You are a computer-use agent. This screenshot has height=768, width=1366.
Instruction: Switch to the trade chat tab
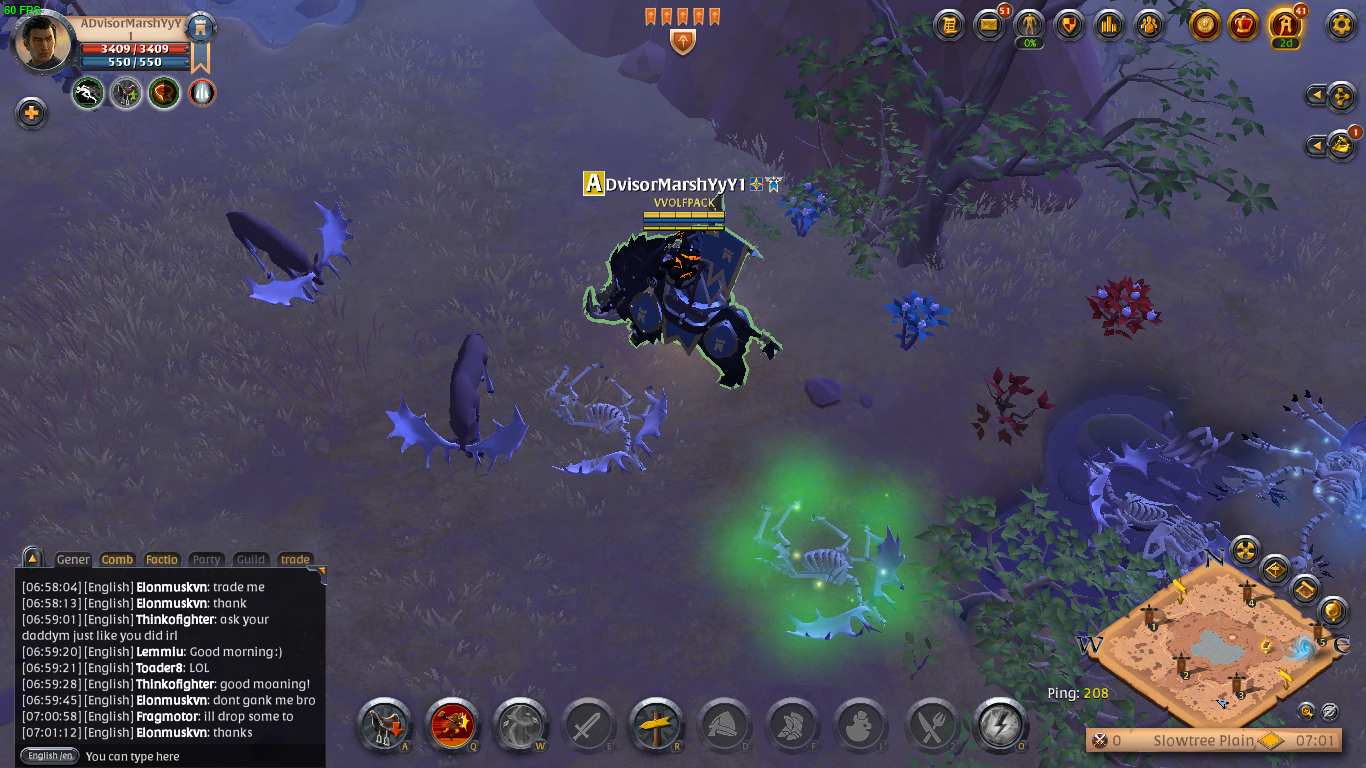(294, 560)
